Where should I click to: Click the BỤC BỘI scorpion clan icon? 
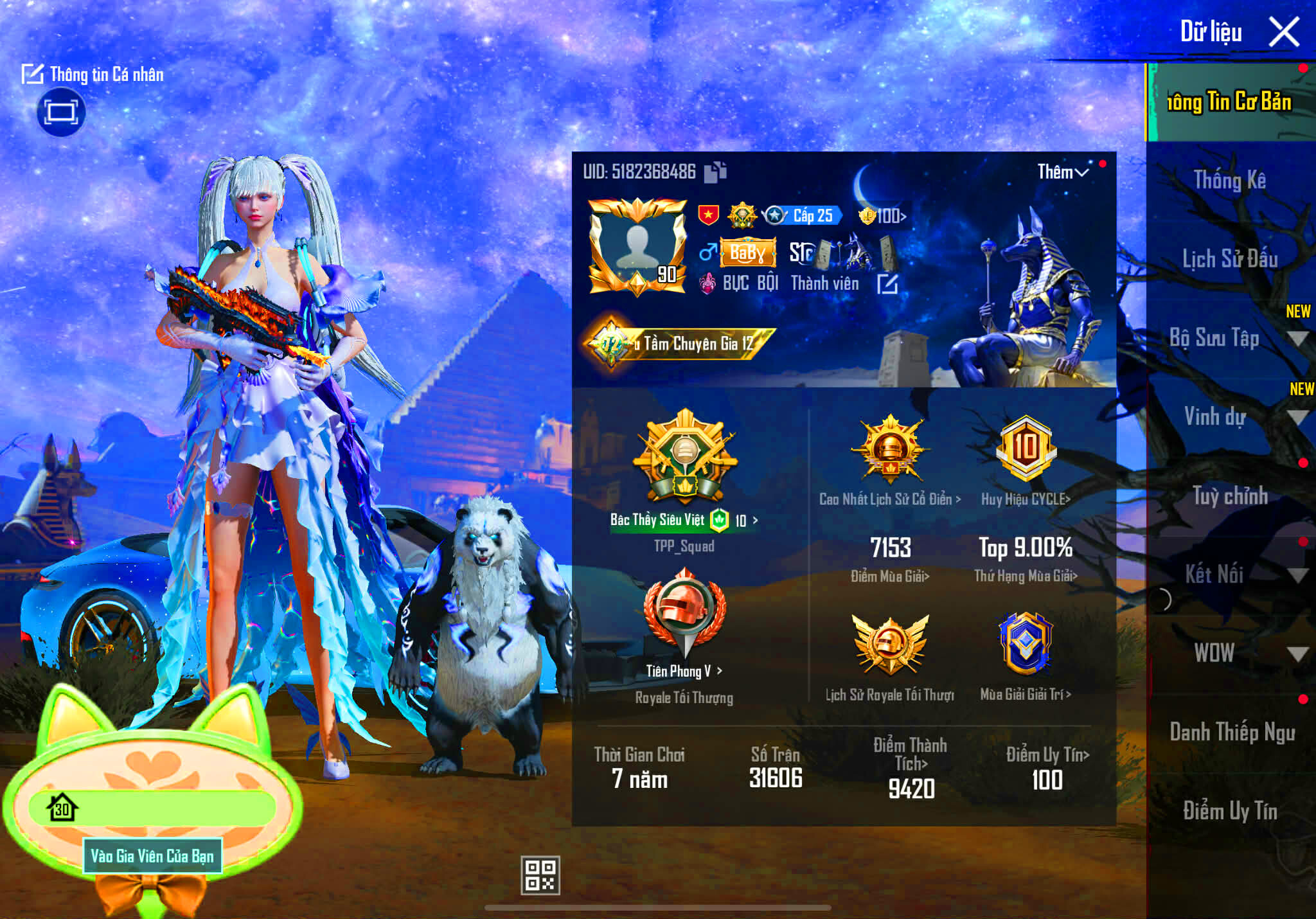(709, 283)
